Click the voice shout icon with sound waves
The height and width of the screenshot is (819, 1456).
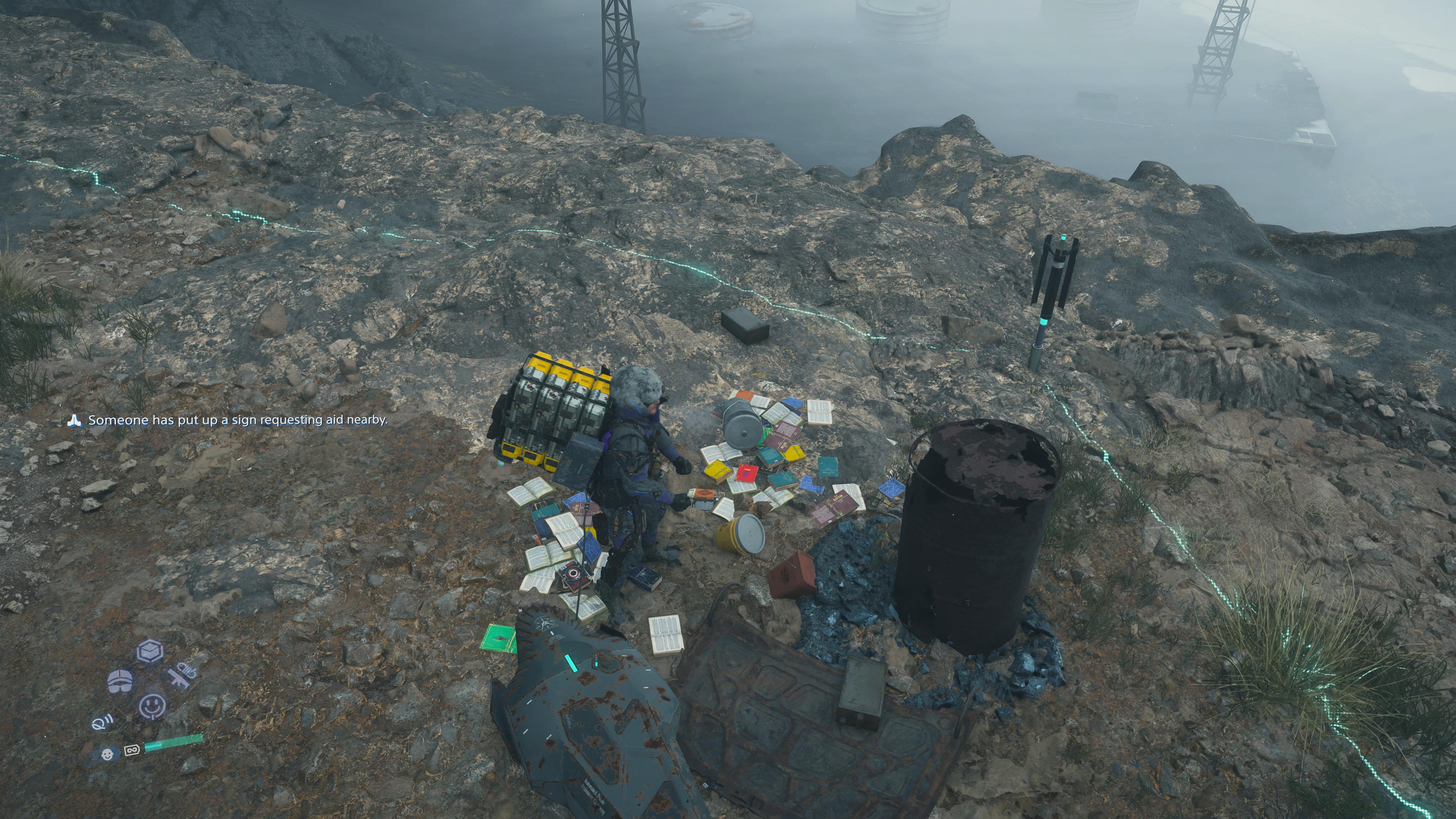(102, 723)
